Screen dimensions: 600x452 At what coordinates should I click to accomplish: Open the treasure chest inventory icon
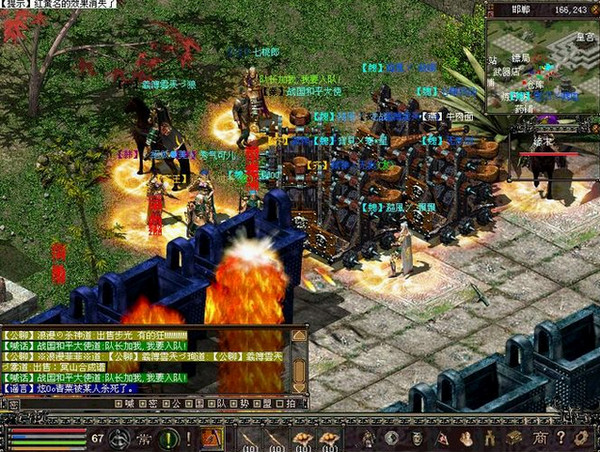514,438
